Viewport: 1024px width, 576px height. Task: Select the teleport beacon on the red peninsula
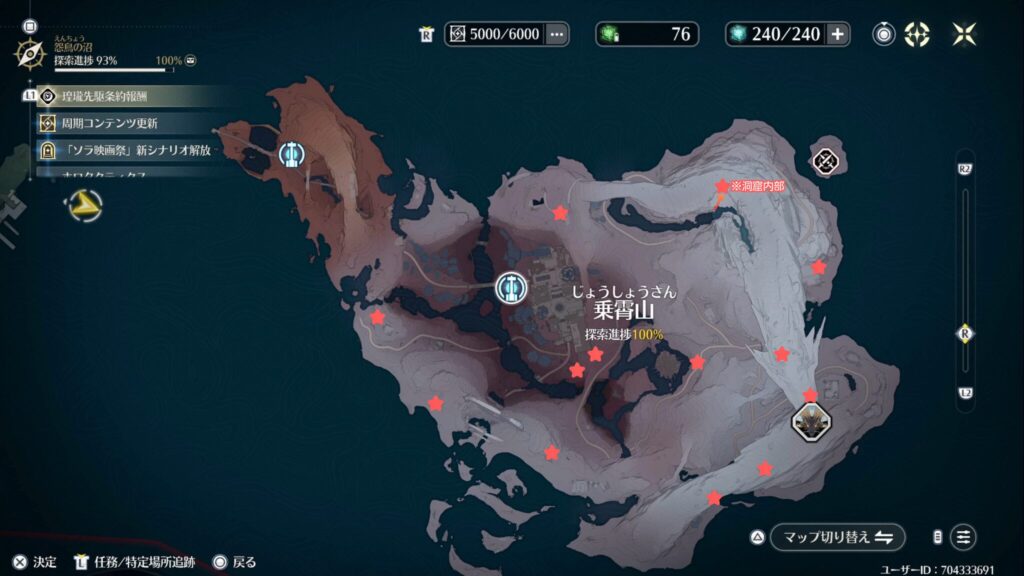(292, 154)
